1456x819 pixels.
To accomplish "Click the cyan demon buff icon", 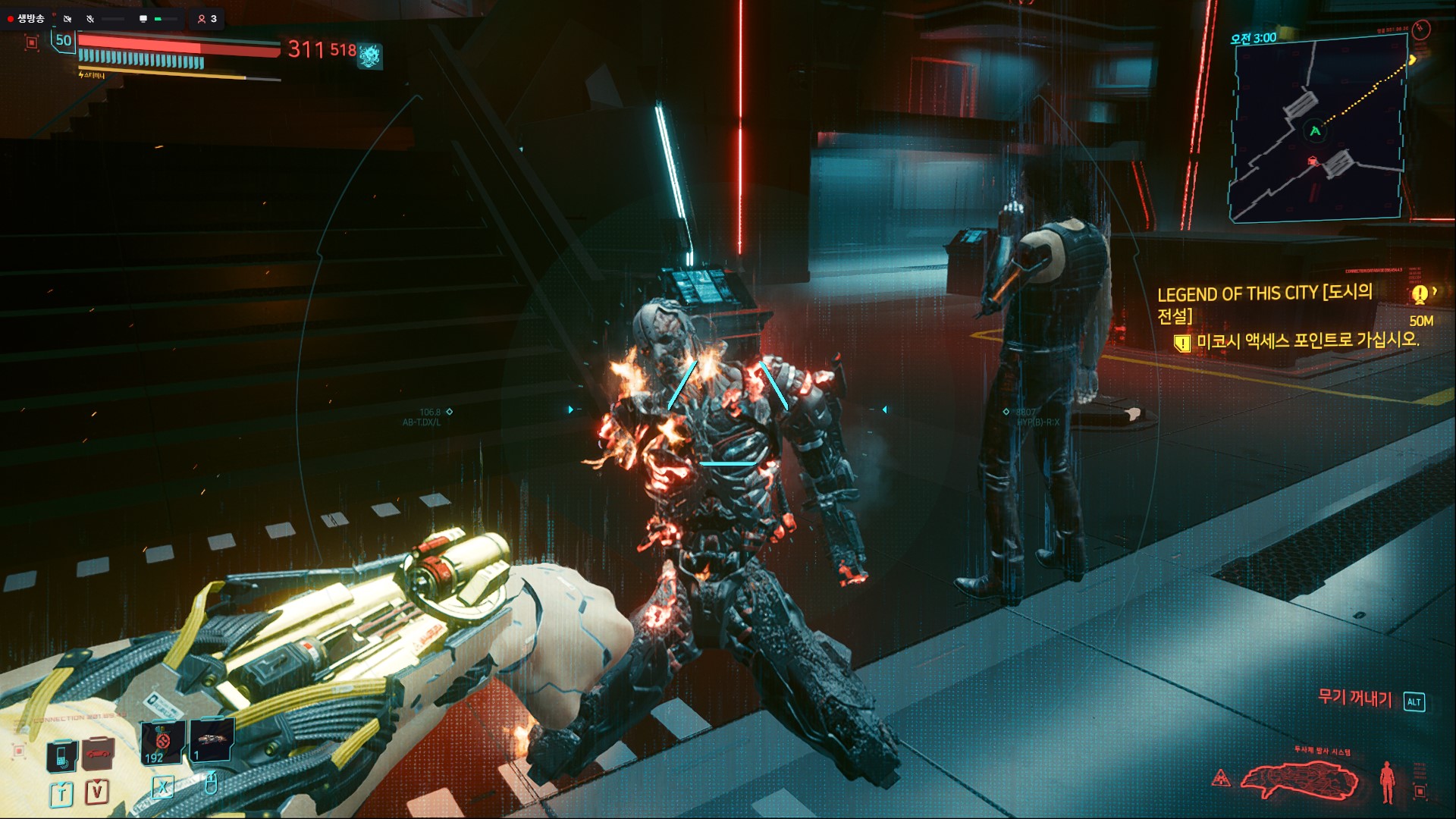I will [370, 55].
